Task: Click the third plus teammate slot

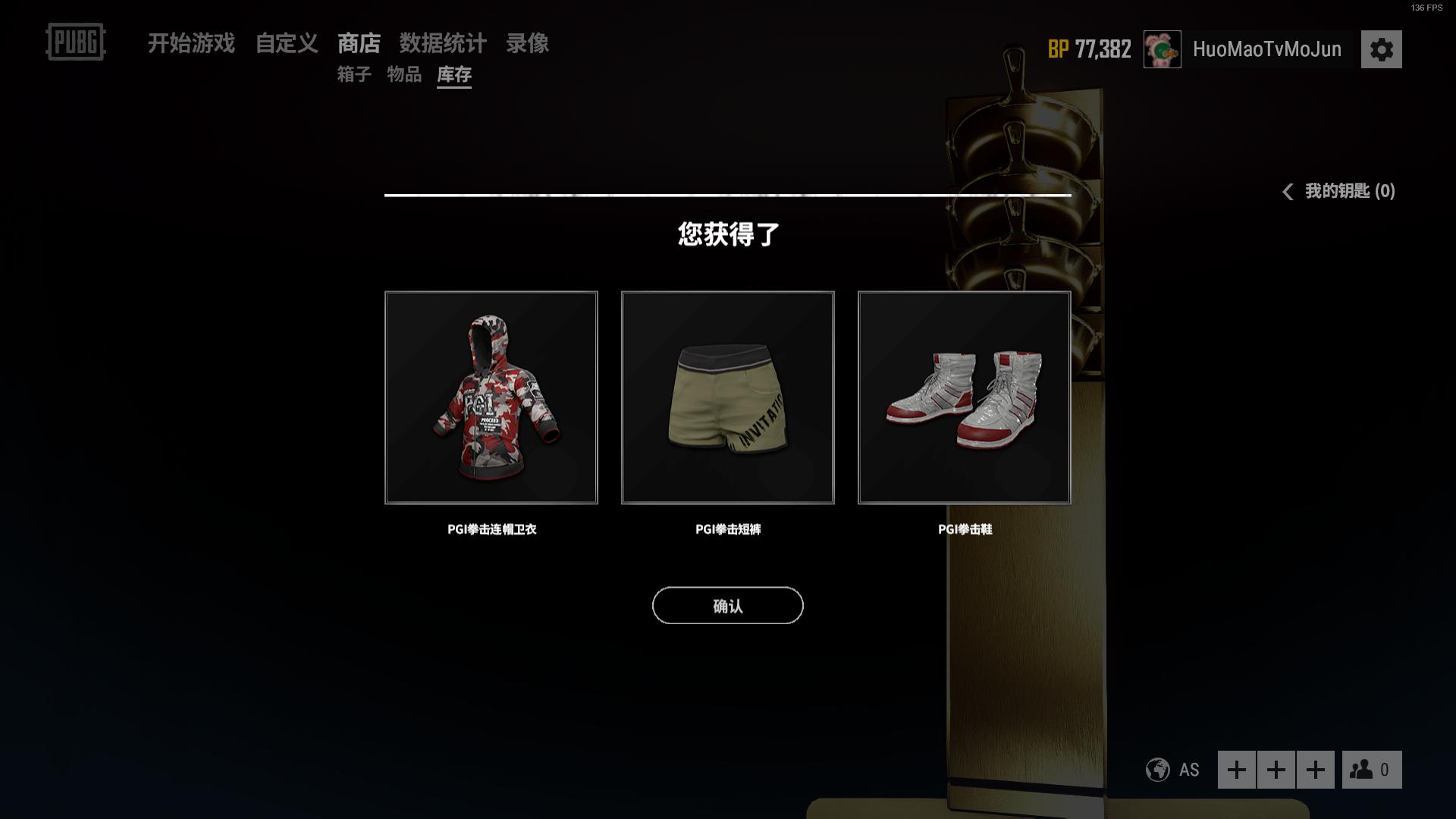Action: (x=1314, y=770)
